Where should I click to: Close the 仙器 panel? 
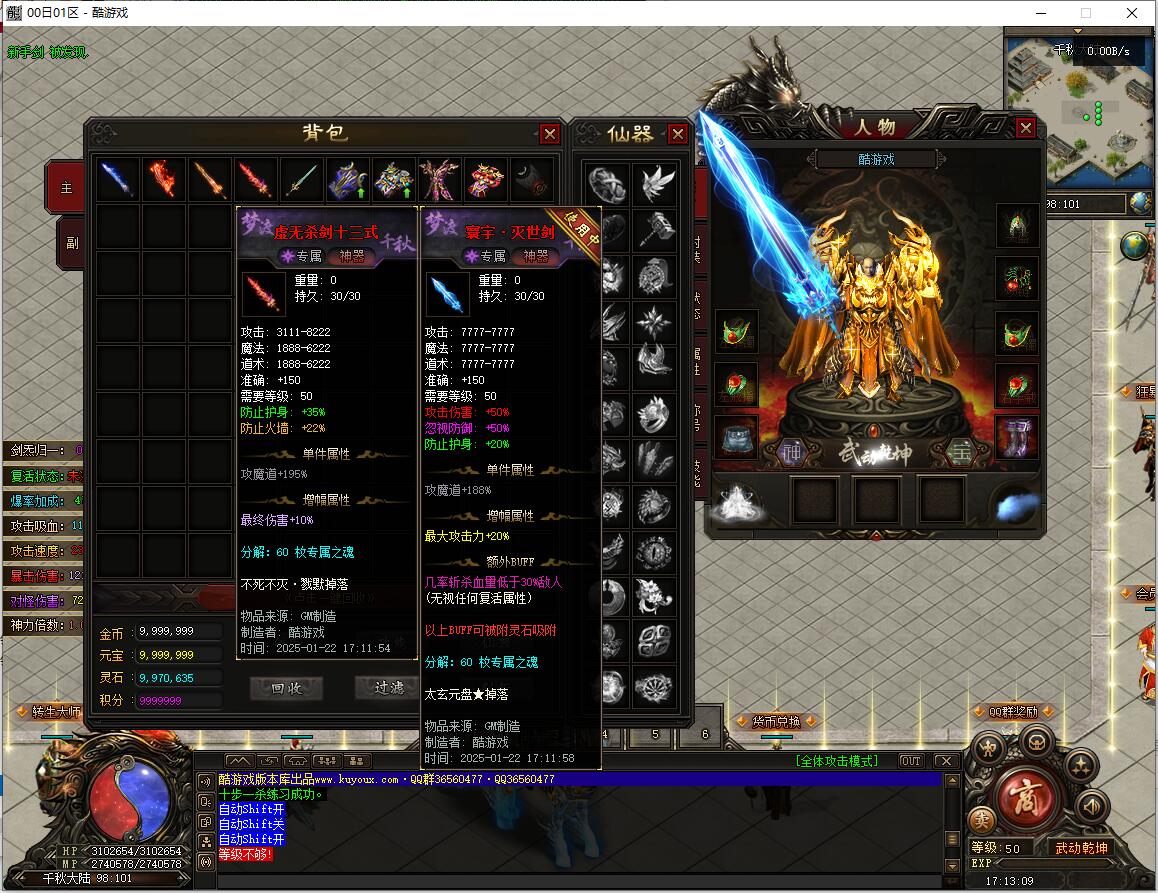678,134
